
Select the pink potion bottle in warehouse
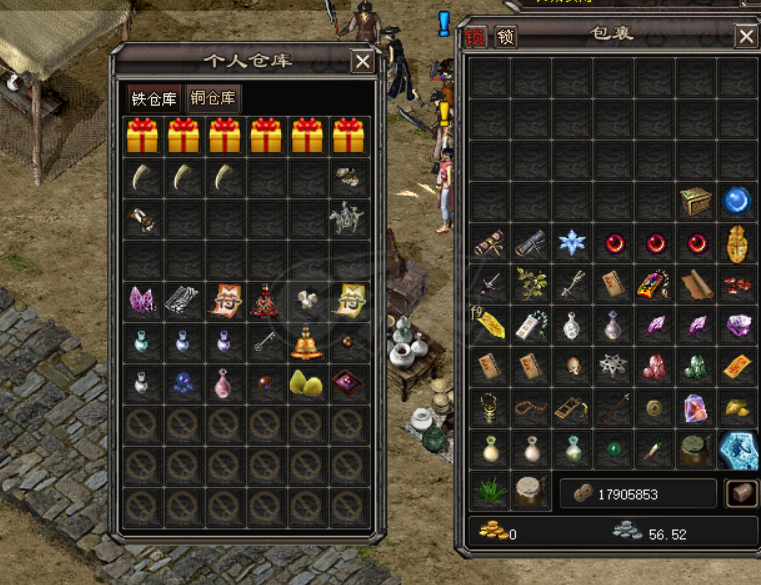pos(224,382)
